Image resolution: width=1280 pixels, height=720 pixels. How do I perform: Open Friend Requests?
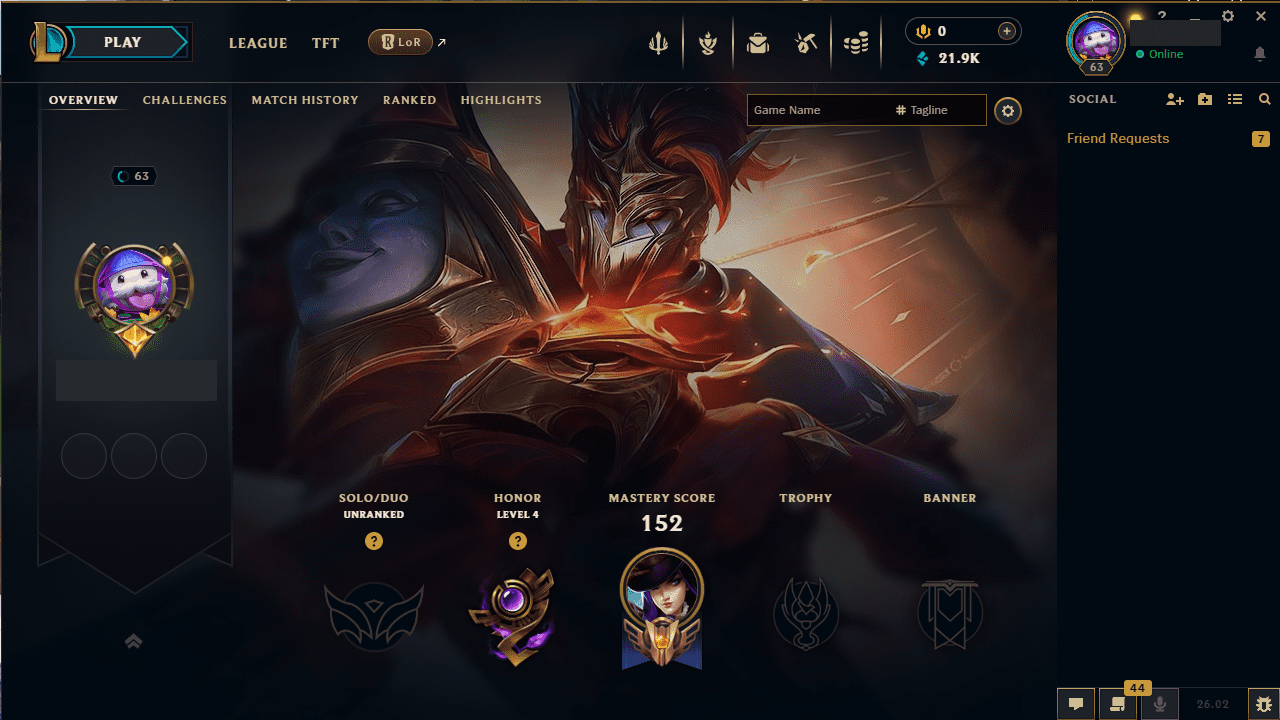(1117, 138)
